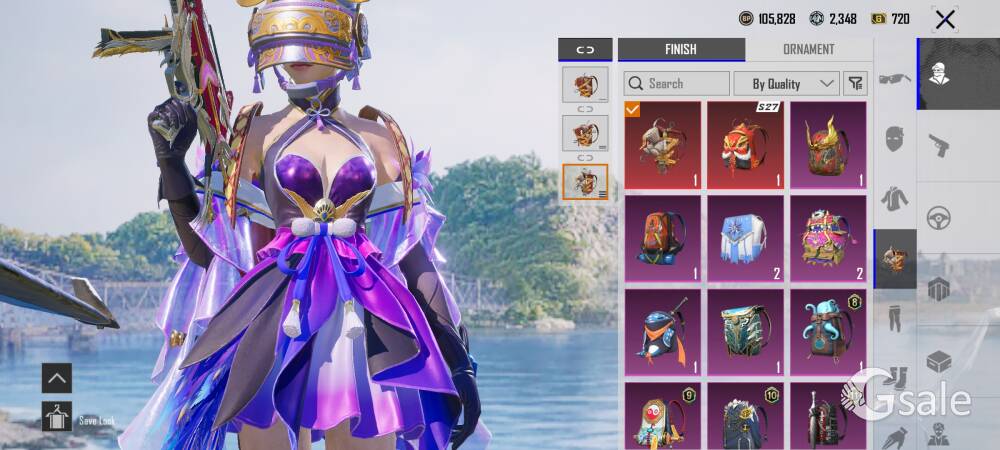Open the glasses accessory category
This screenshot has width=1000, height=450.
pyautogui.click(x=894, y=78)
